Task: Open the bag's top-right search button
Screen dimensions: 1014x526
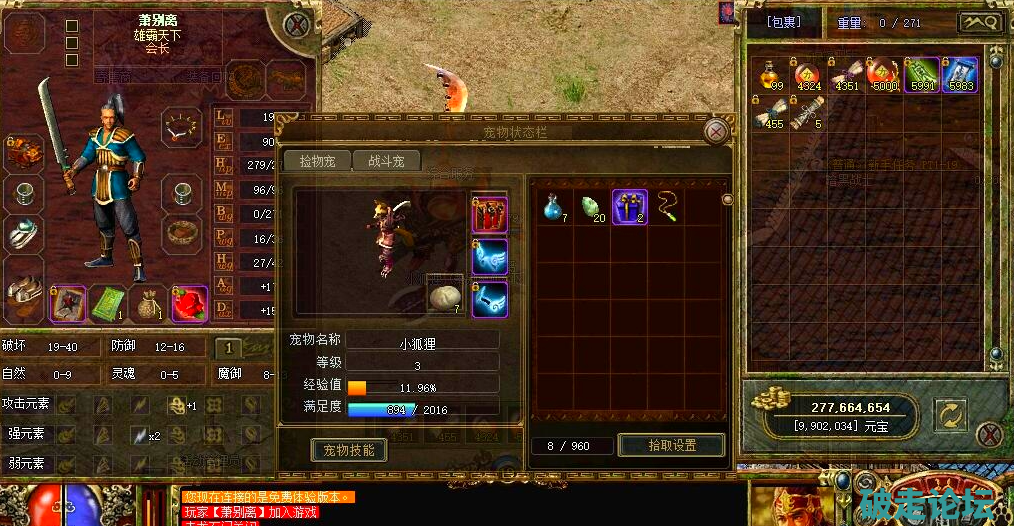Action: click(x=979, y=22)
